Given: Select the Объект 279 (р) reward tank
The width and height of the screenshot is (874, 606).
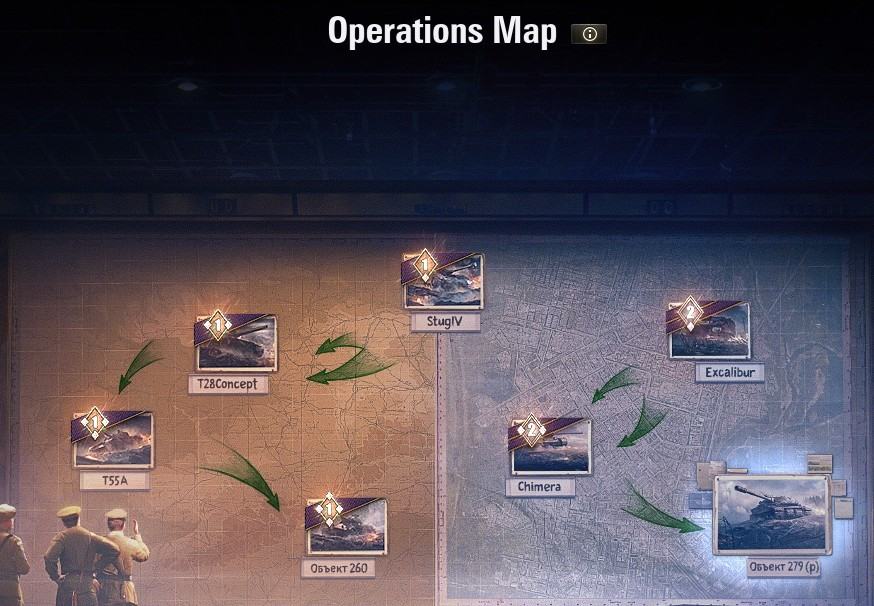Looking at the screenshot, I should coord(771,514).
